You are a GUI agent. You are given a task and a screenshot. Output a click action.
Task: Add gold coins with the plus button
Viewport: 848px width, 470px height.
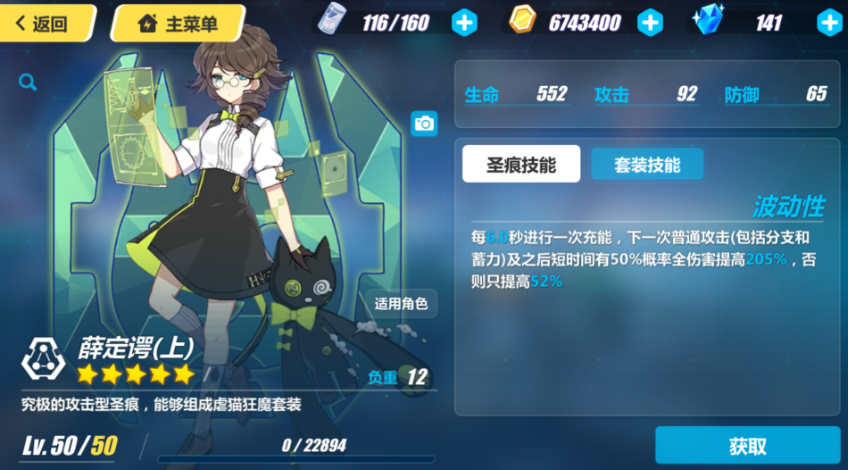click(650, 22)
